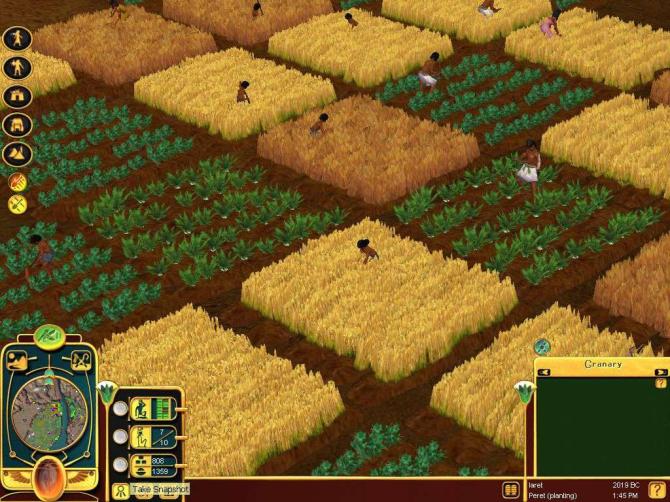Go to next Granary panel page
The height and width of the screenshot is (502, 670).
pyautogui.click(x=661, y=372)
